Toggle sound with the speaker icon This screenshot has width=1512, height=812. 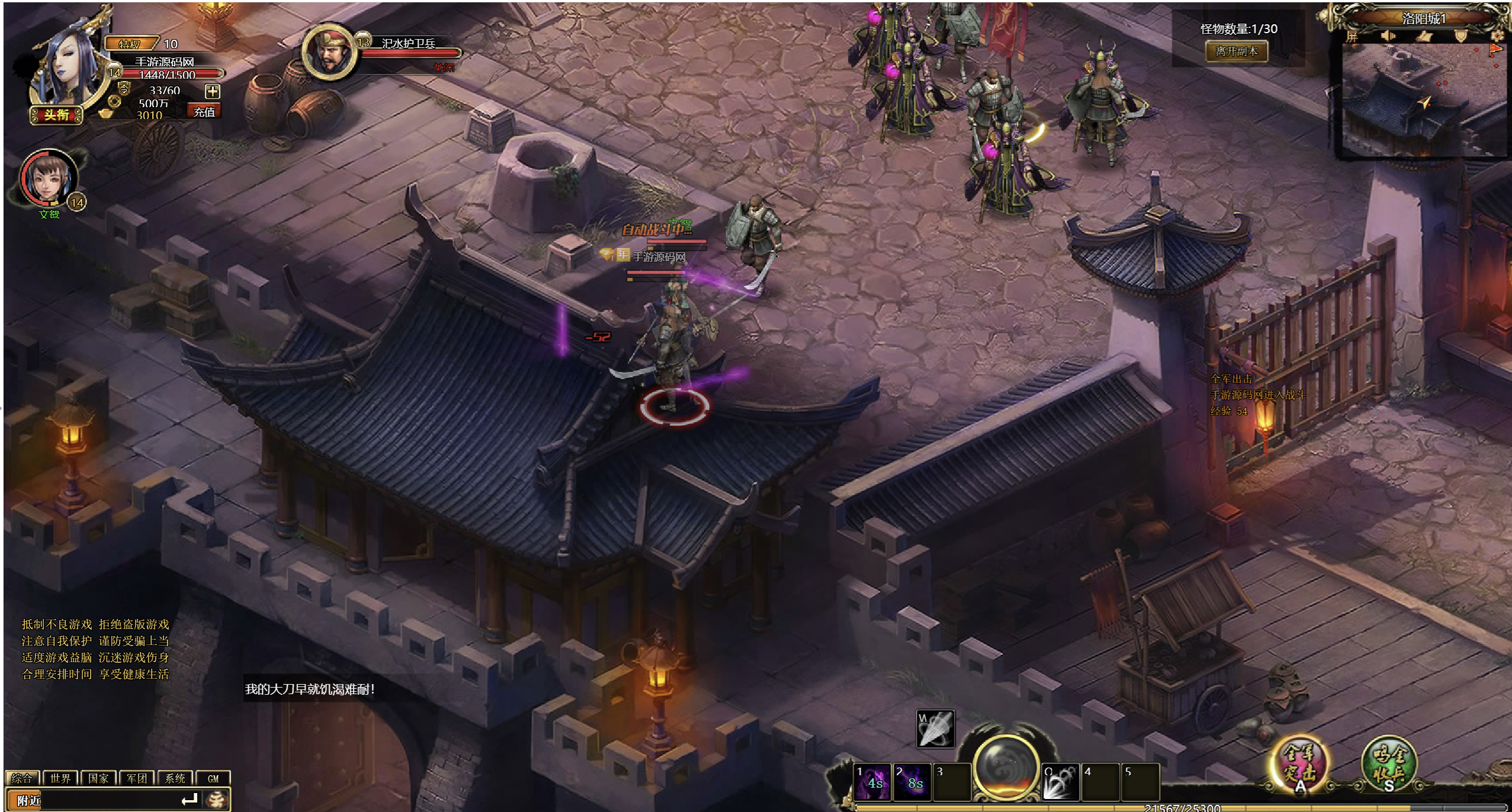click(x=1388, y=37)
